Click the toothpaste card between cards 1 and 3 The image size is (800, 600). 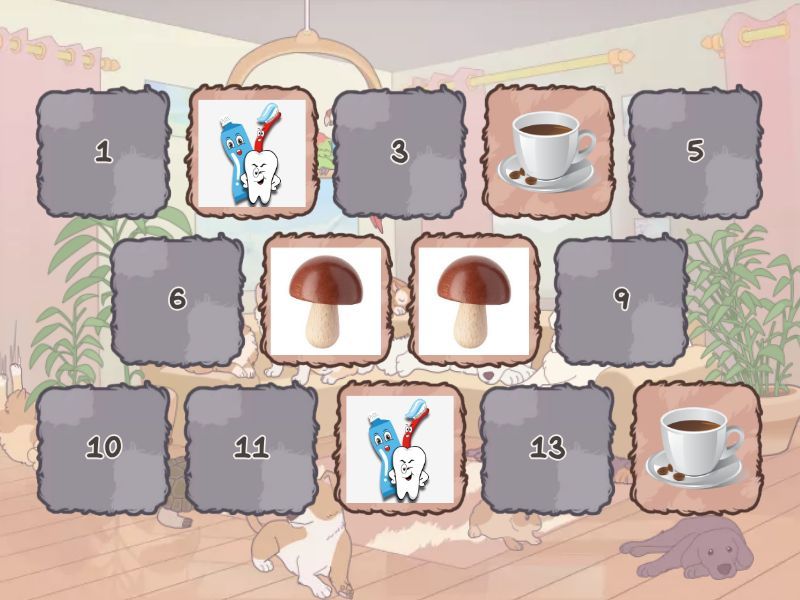tap(251, 152)
